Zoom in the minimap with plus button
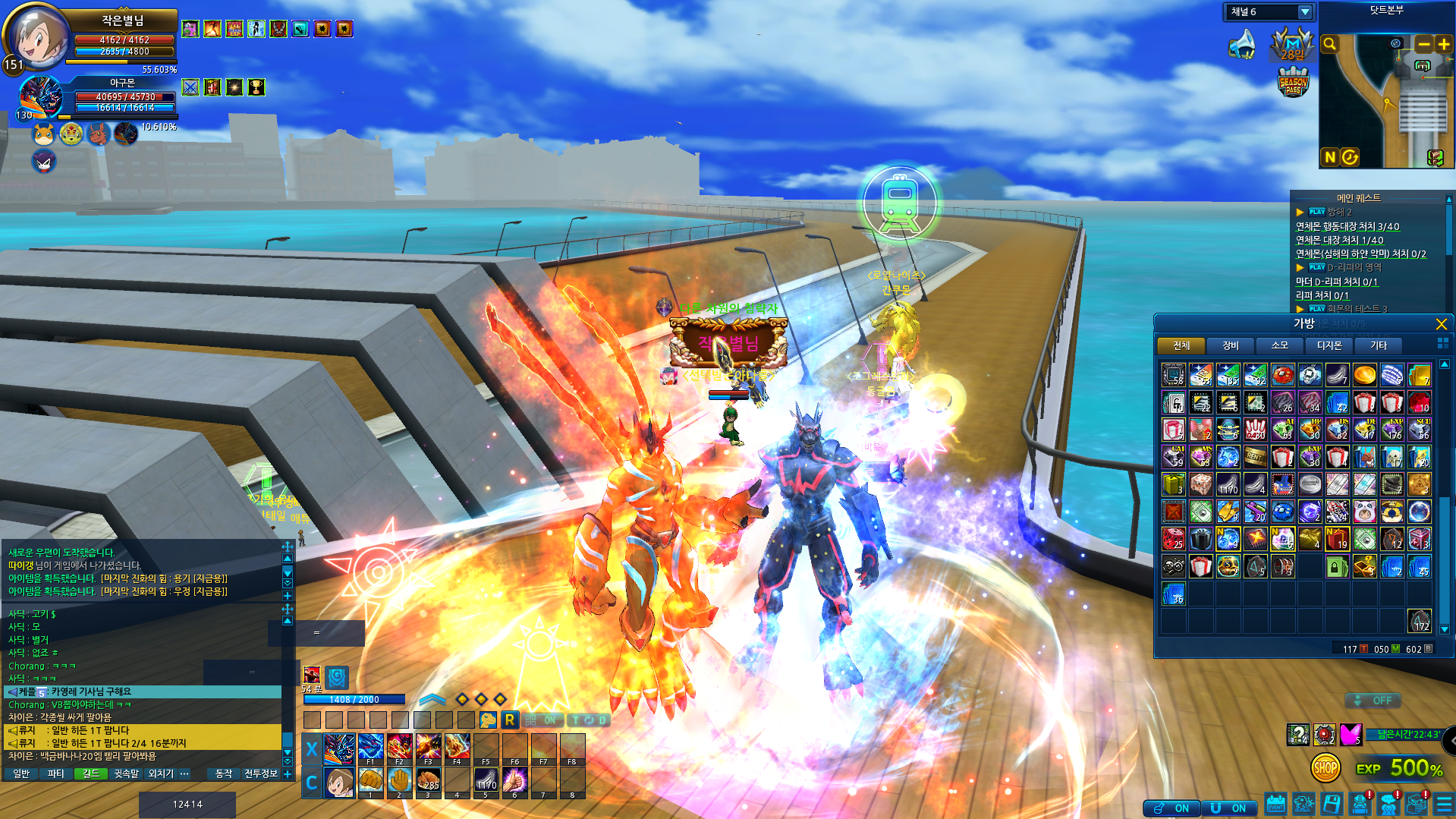This screenshot has width=1456, height=819. 1443,45
